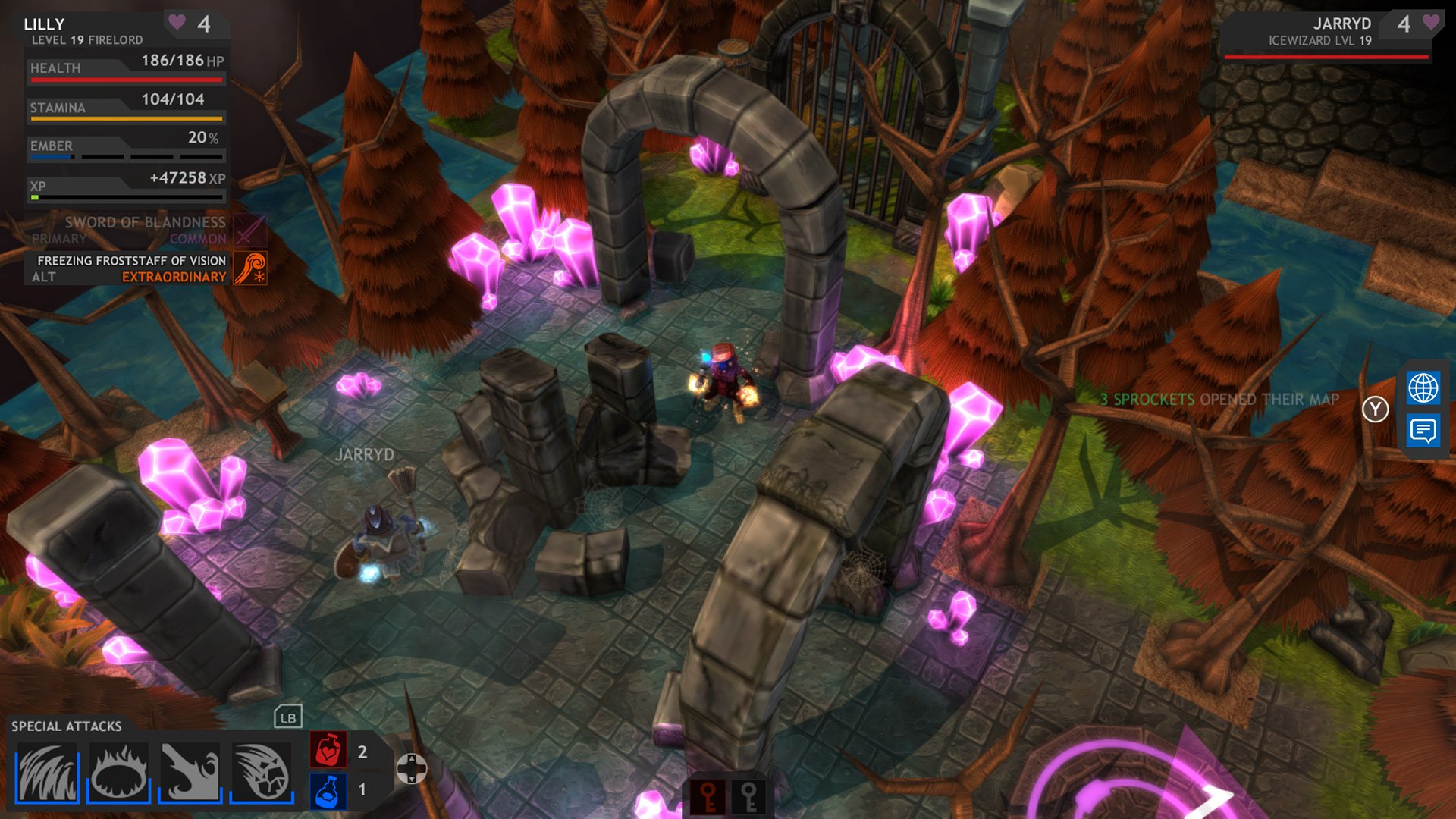Use the ring of fire special attack
Viewport: 1456px width, 819px height.
[x=118, y=772]
